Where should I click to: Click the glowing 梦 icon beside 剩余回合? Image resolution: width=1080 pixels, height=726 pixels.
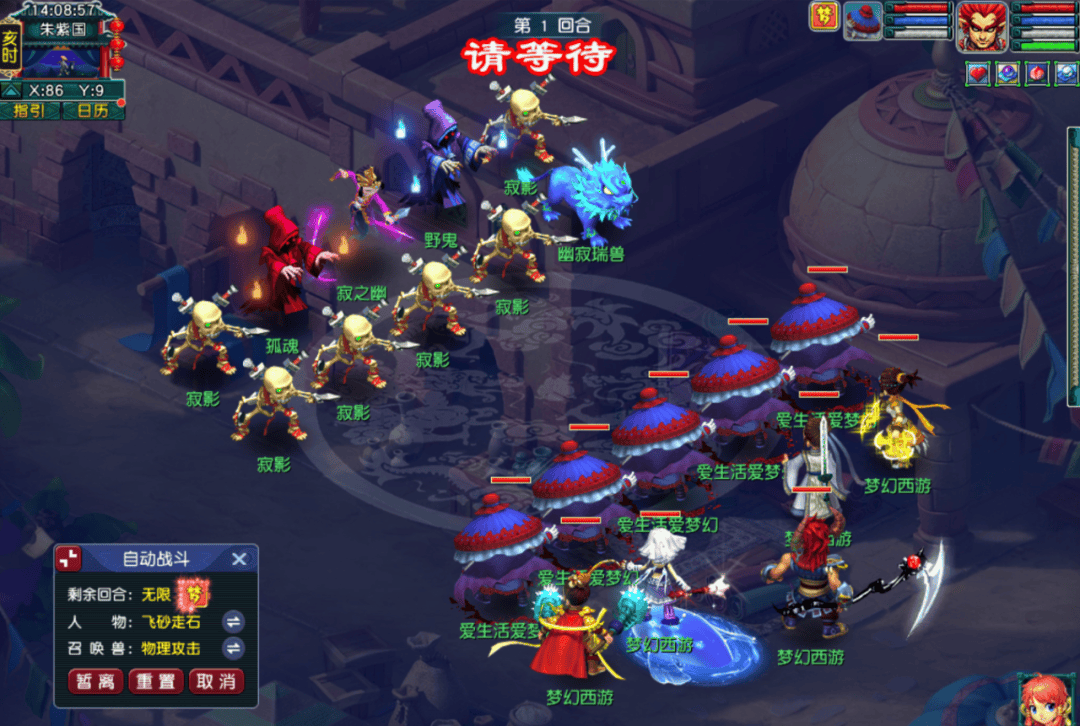(x=194, y=594)
